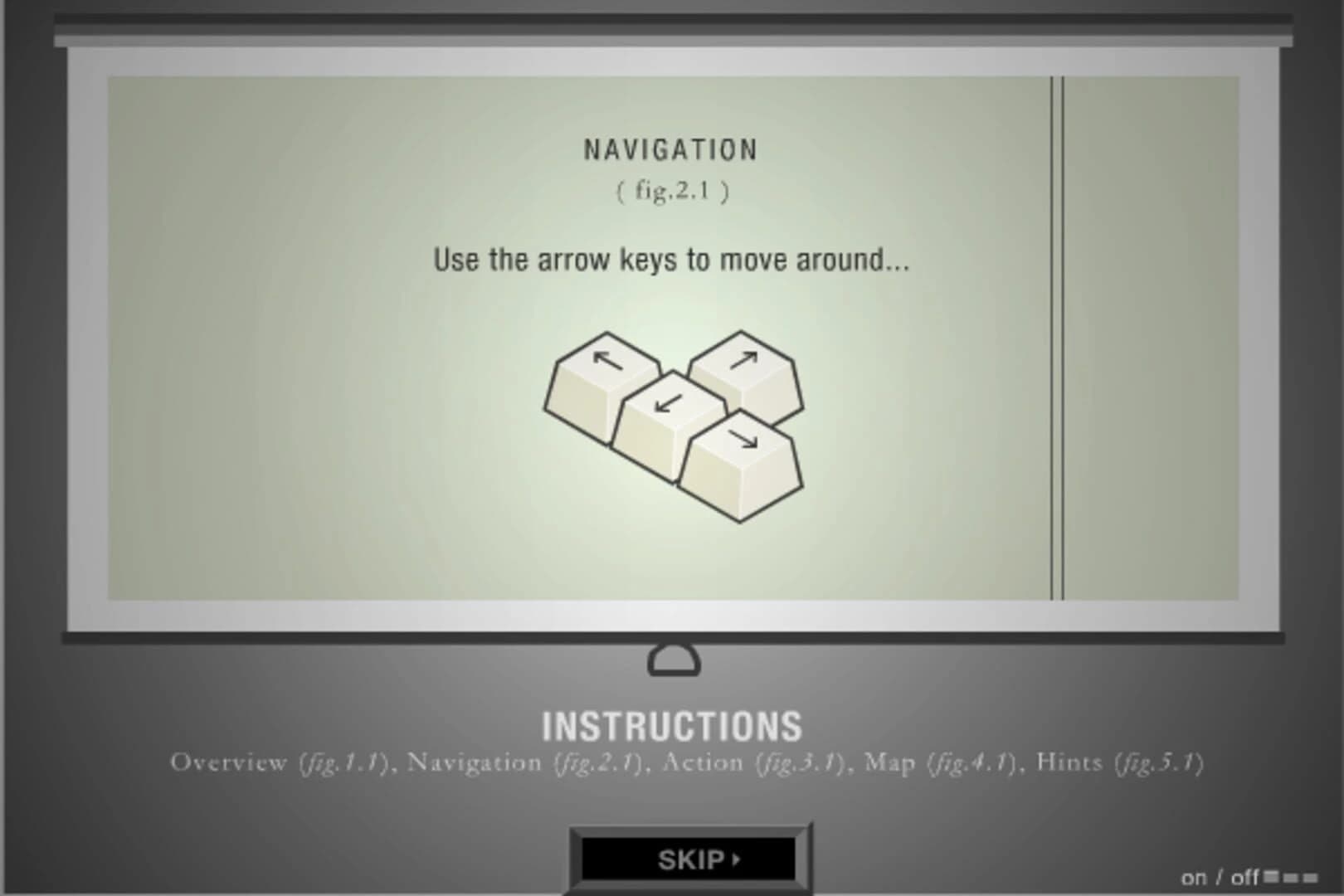The image size is (1344, 896).
Task: Adjust volume using the sound bars
Action: tap(1293, 877)
